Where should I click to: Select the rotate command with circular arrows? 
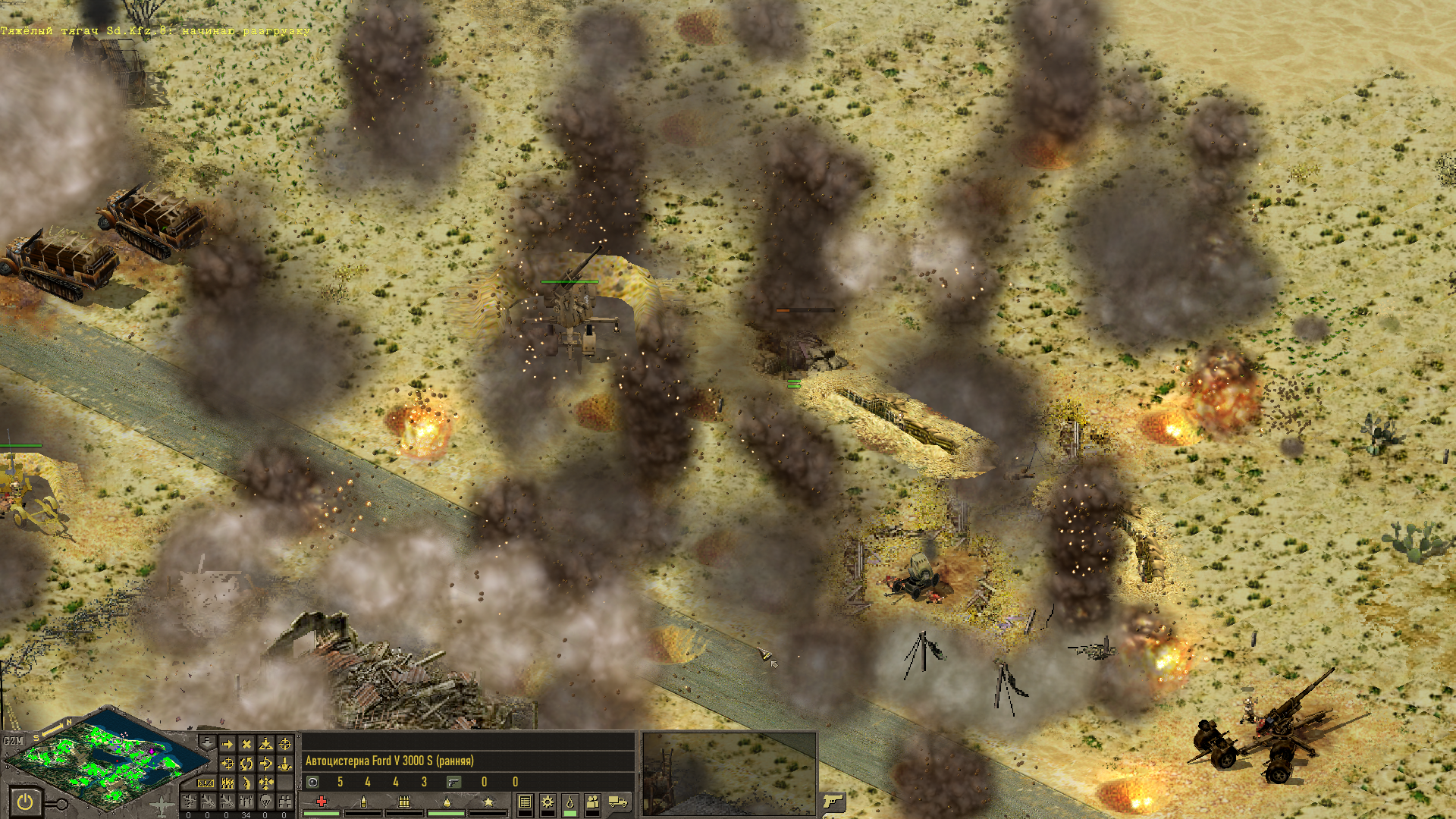pyautogui.click(x=246, y=764)
